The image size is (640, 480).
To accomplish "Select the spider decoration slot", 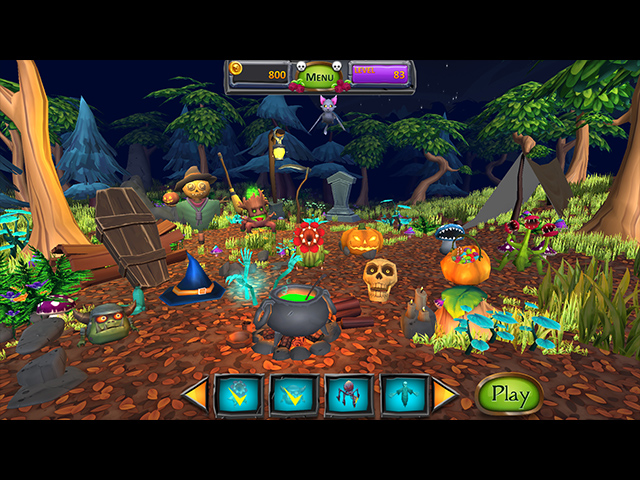I will point(349,395).
